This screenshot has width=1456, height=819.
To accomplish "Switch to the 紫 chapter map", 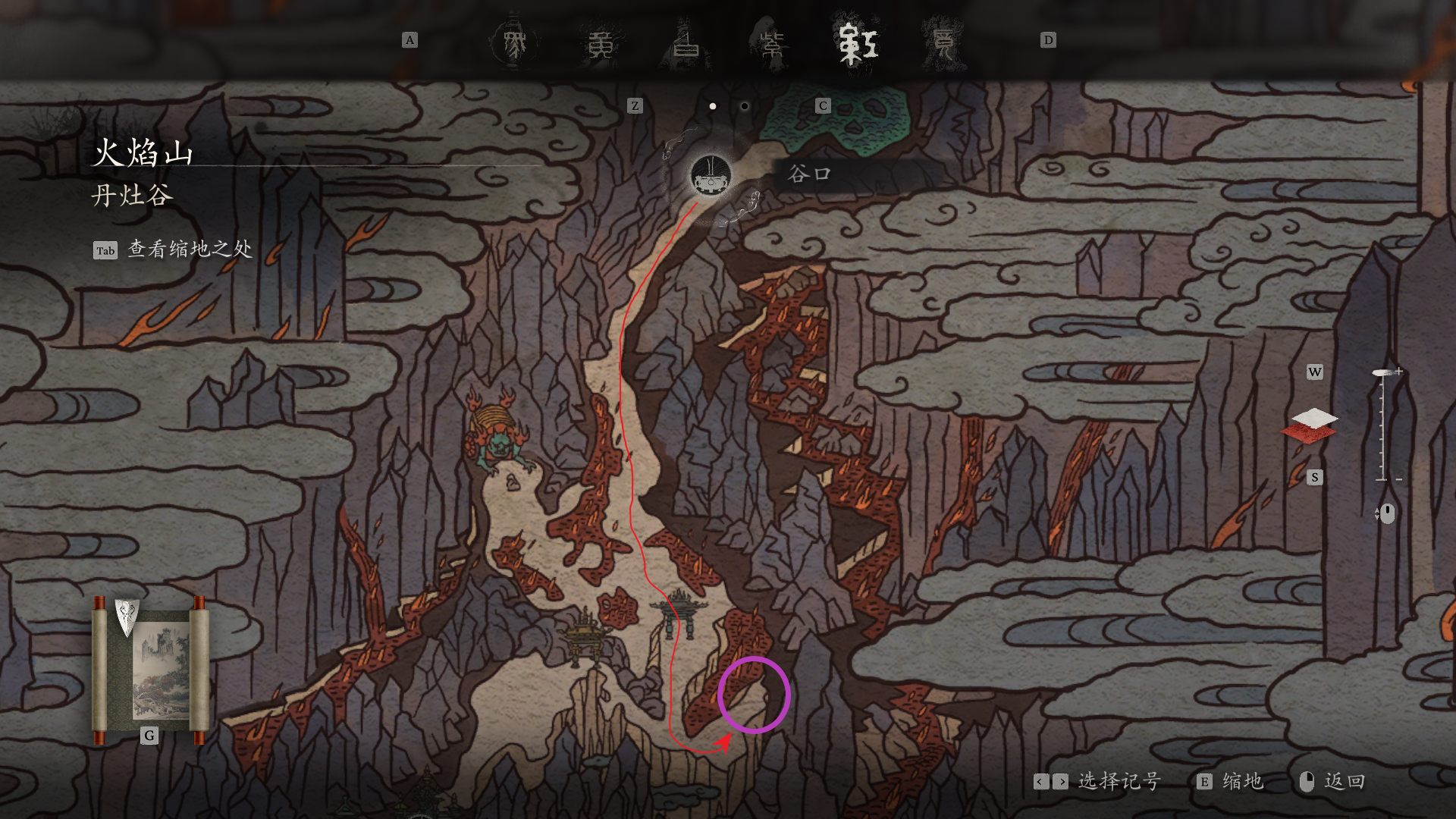I will [772, 44].
